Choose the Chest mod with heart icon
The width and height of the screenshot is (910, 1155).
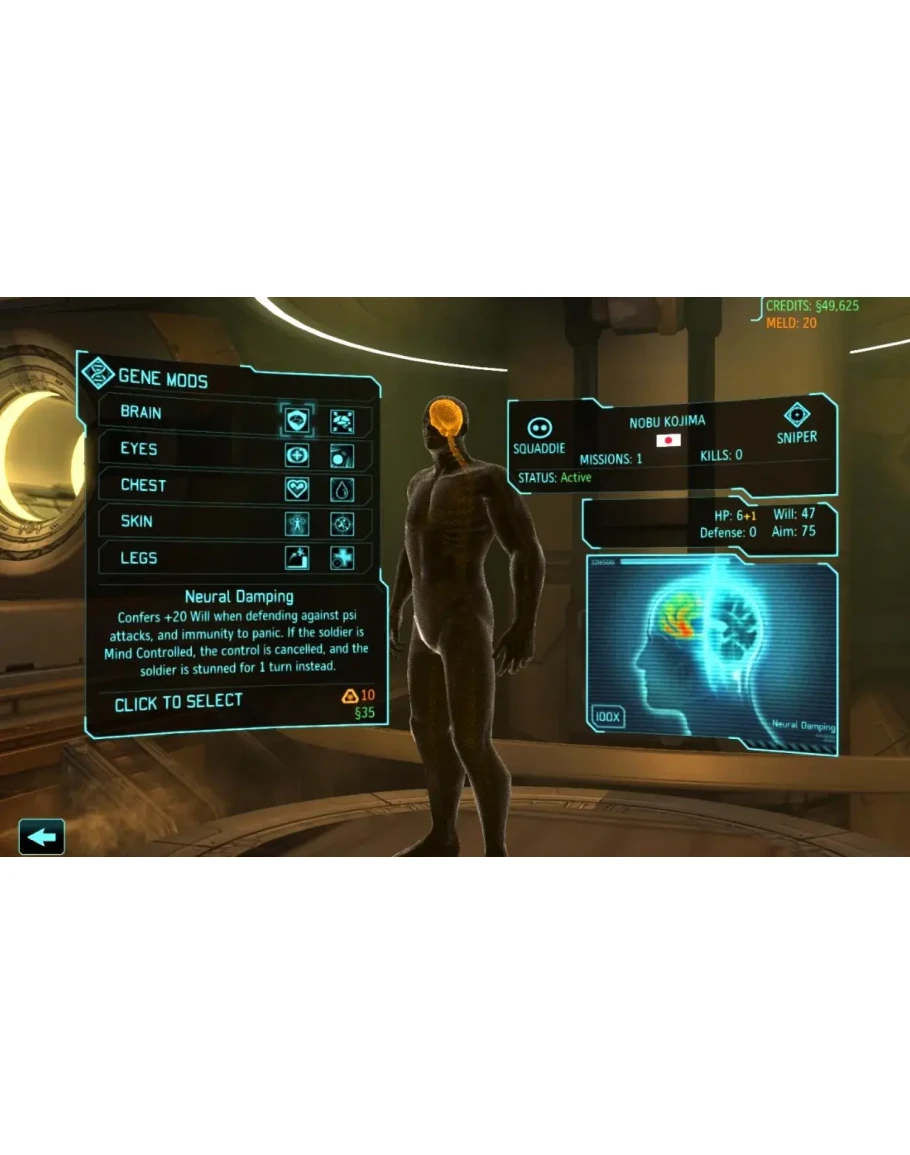click(296, 489)
